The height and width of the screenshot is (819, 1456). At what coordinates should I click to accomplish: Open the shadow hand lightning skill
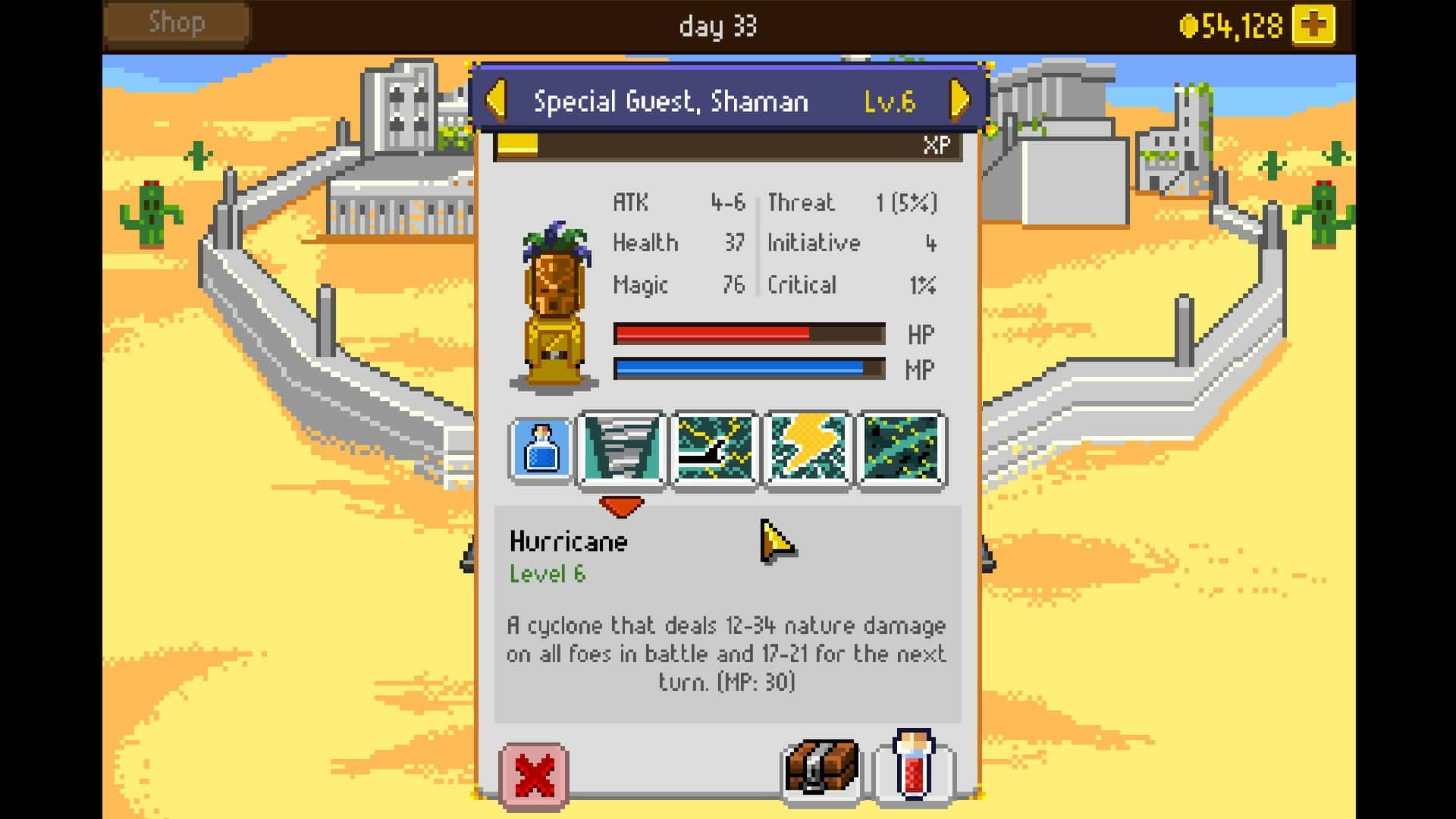coord(715,449)
